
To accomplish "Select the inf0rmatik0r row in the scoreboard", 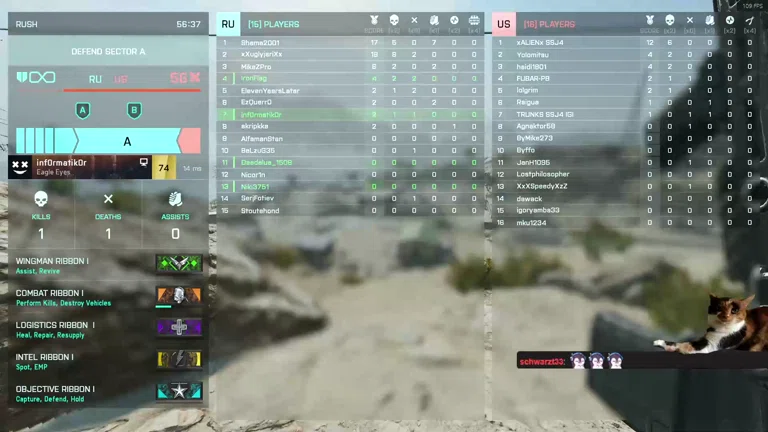I will (262, 114).
